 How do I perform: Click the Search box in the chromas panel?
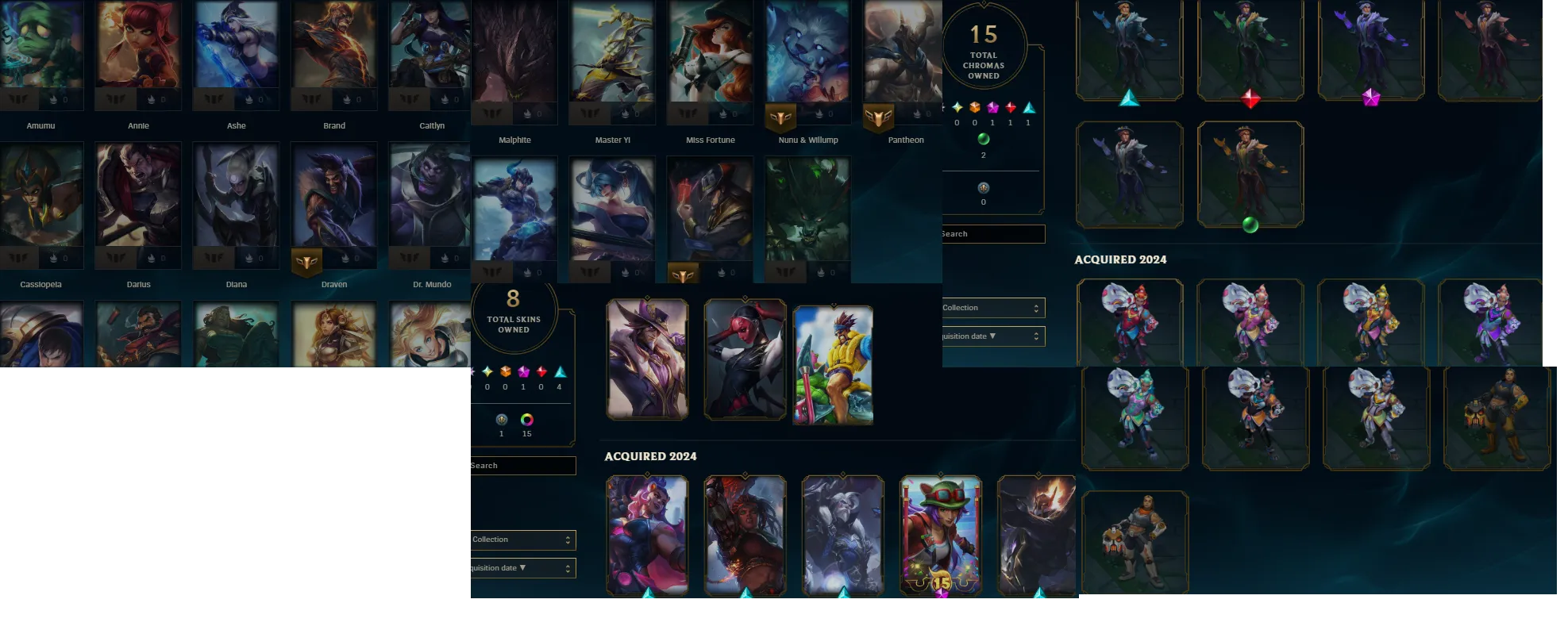(991, 233)
